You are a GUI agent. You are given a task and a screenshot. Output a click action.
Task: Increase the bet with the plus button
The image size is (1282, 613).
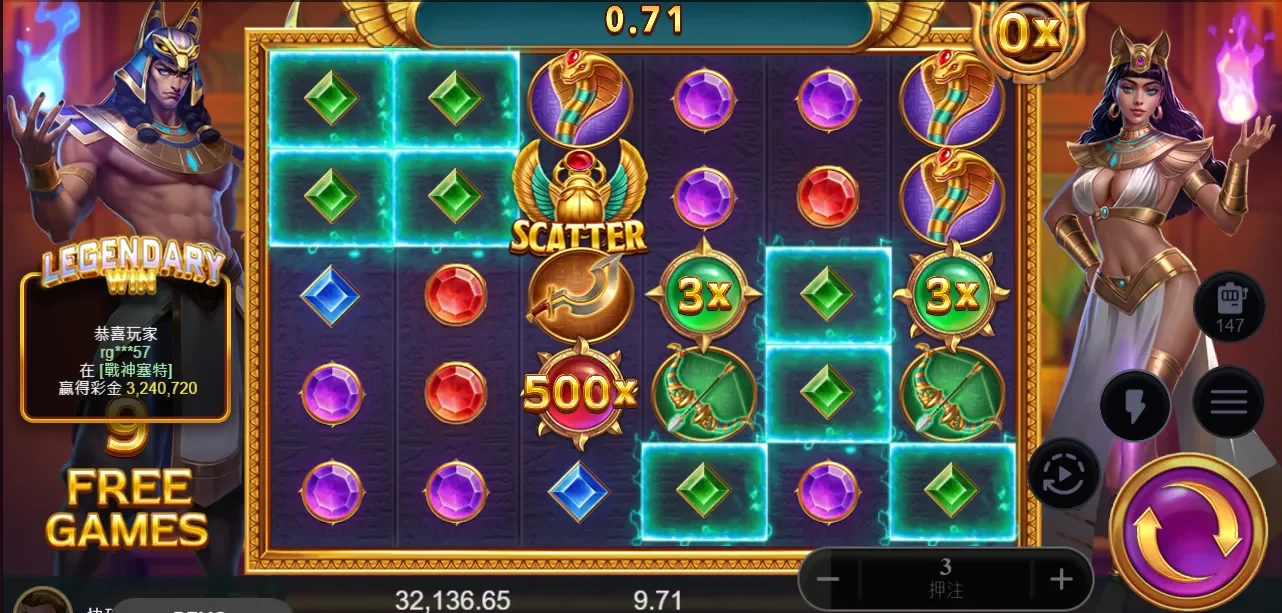click(x=1061, y=579)
